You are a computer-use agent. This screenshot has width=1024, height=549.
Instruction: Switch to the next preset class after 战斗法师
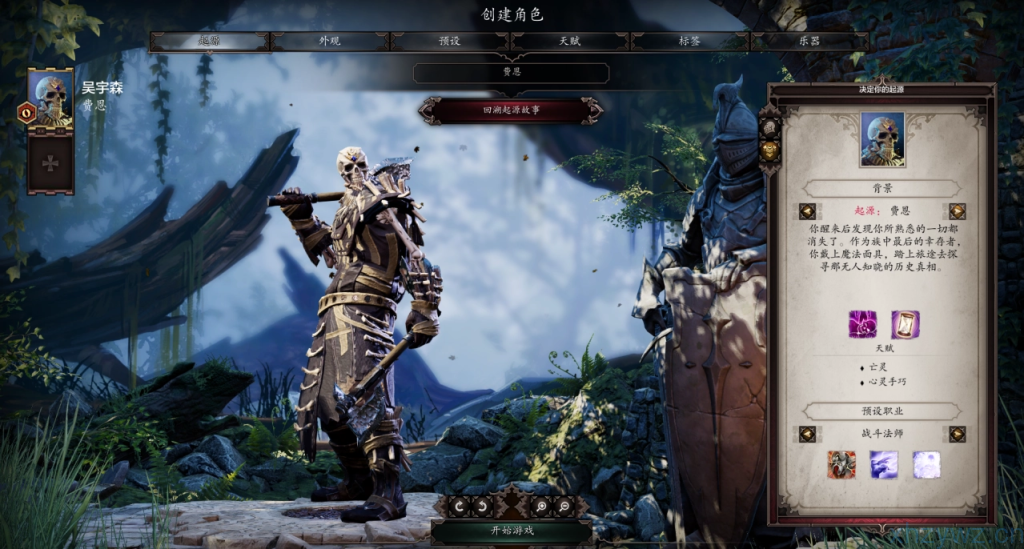[x=957, y=434]
